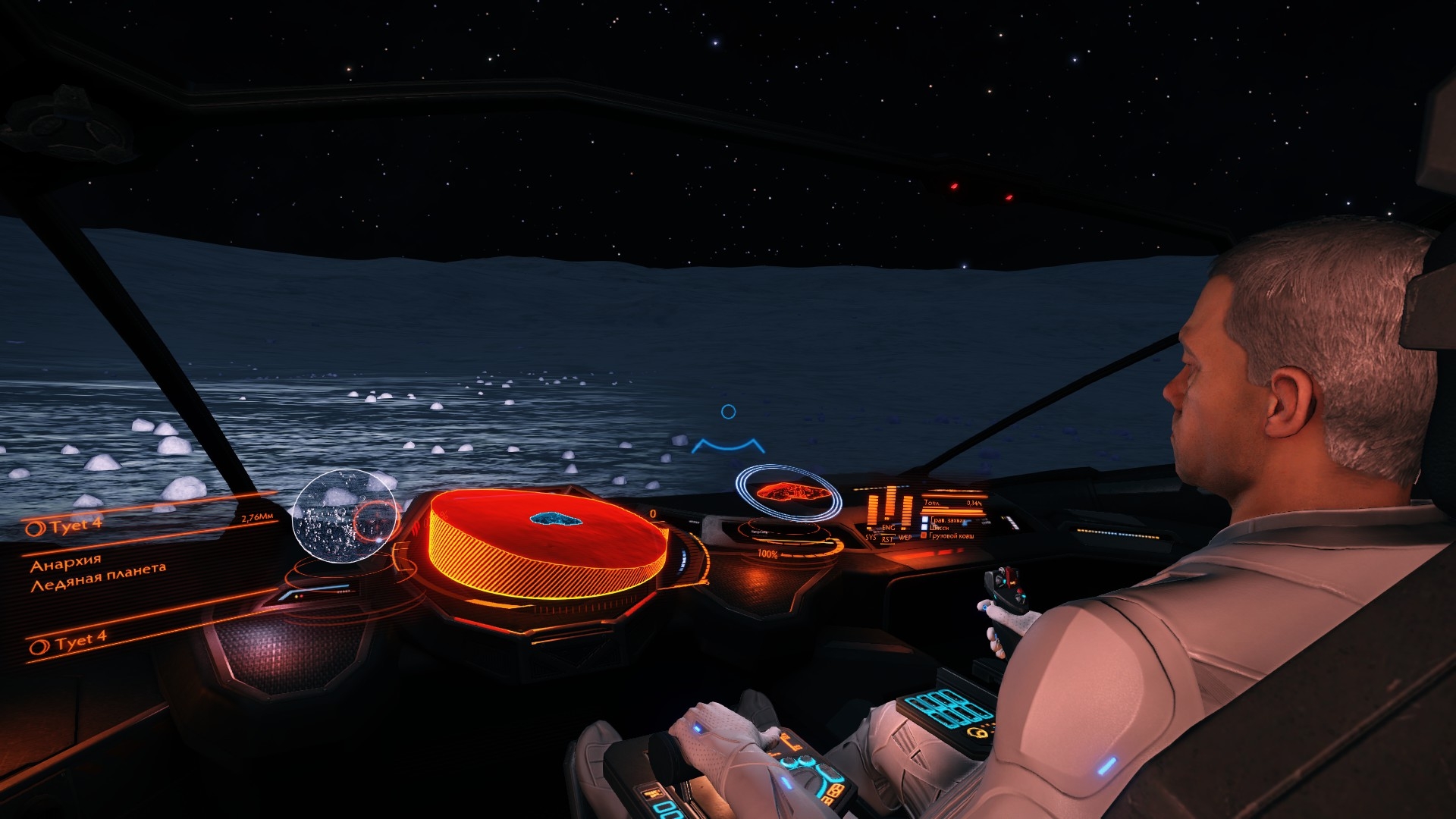Select the RST power reset label
Viewport: 1456px width, 819px height.
coord(887,539)
